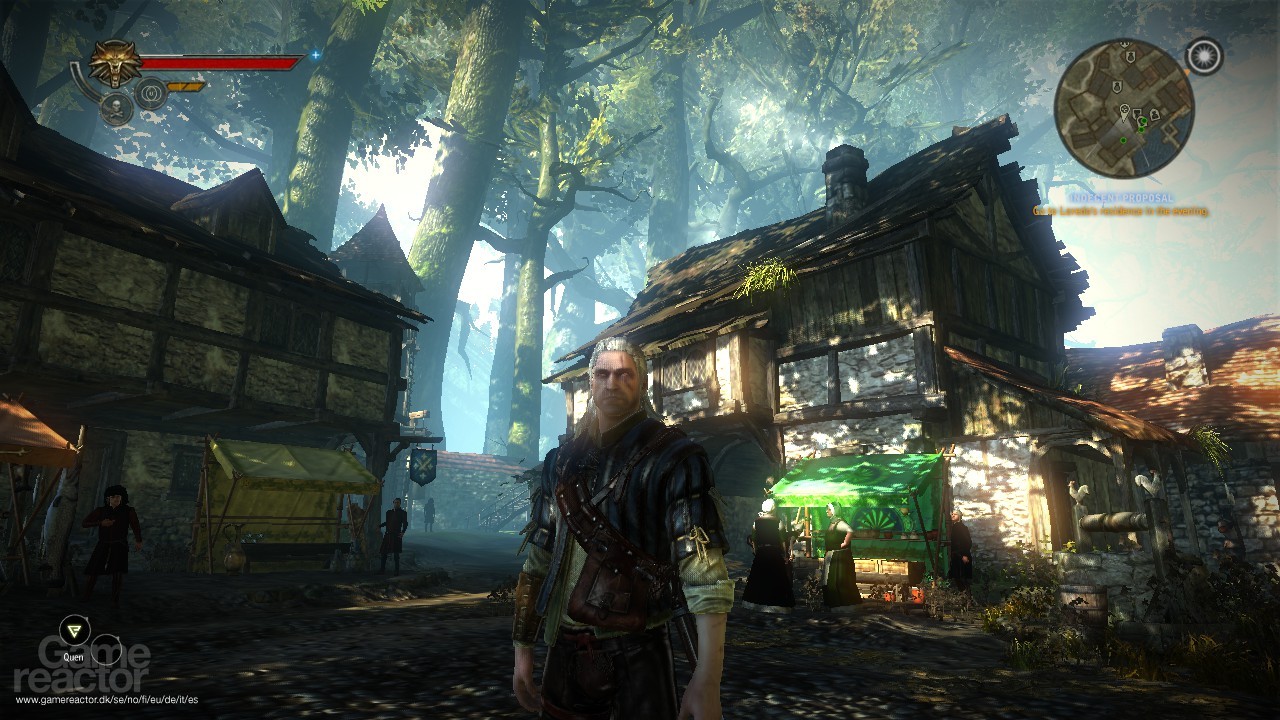Image resolution: width=1280 pixels, height=720 pixels.
Task: Click the NPC figure icon on the minimap
Action: click(1154, 113)
